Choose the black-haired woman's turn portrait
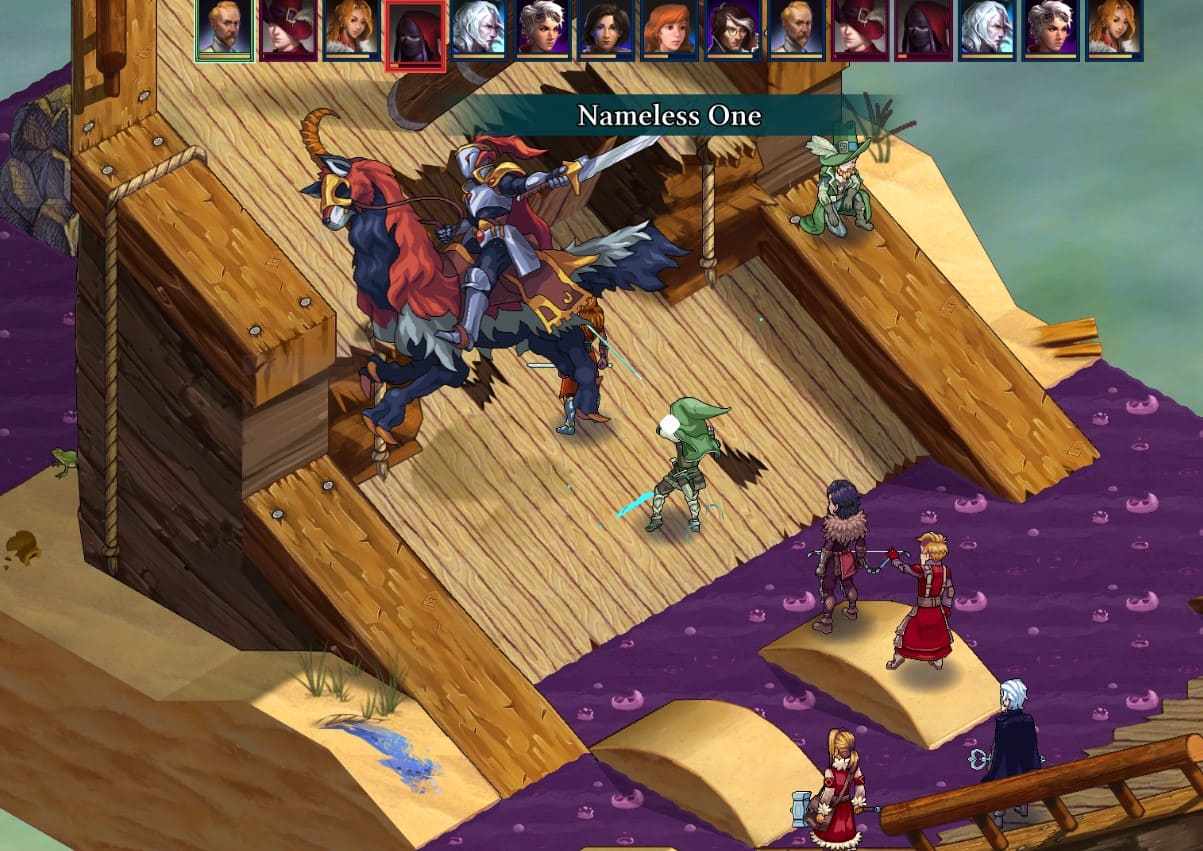 click(x=607, y=28)
